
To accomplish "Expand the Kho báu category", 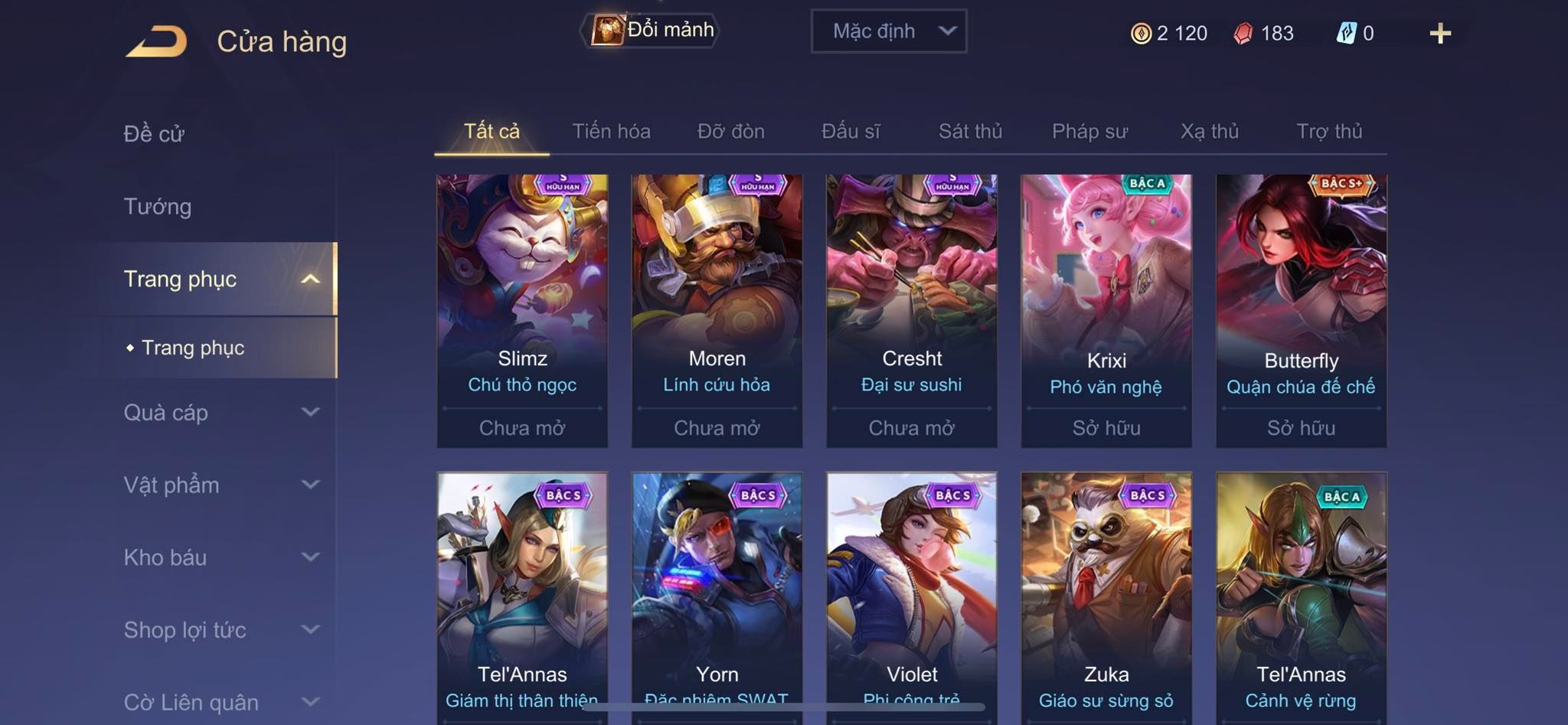I will coord(220,557).
